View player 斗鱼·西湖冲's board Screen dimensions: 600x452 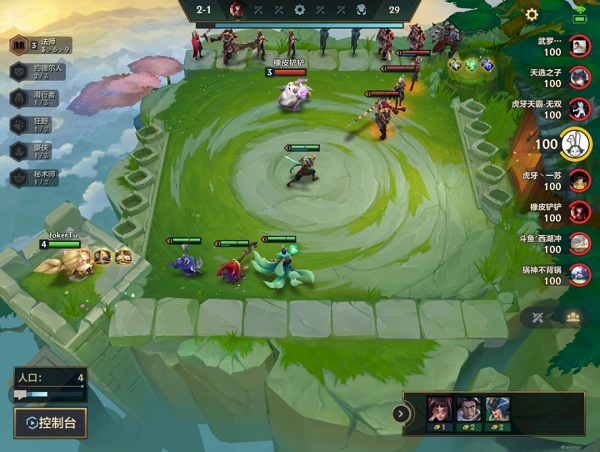579,244
